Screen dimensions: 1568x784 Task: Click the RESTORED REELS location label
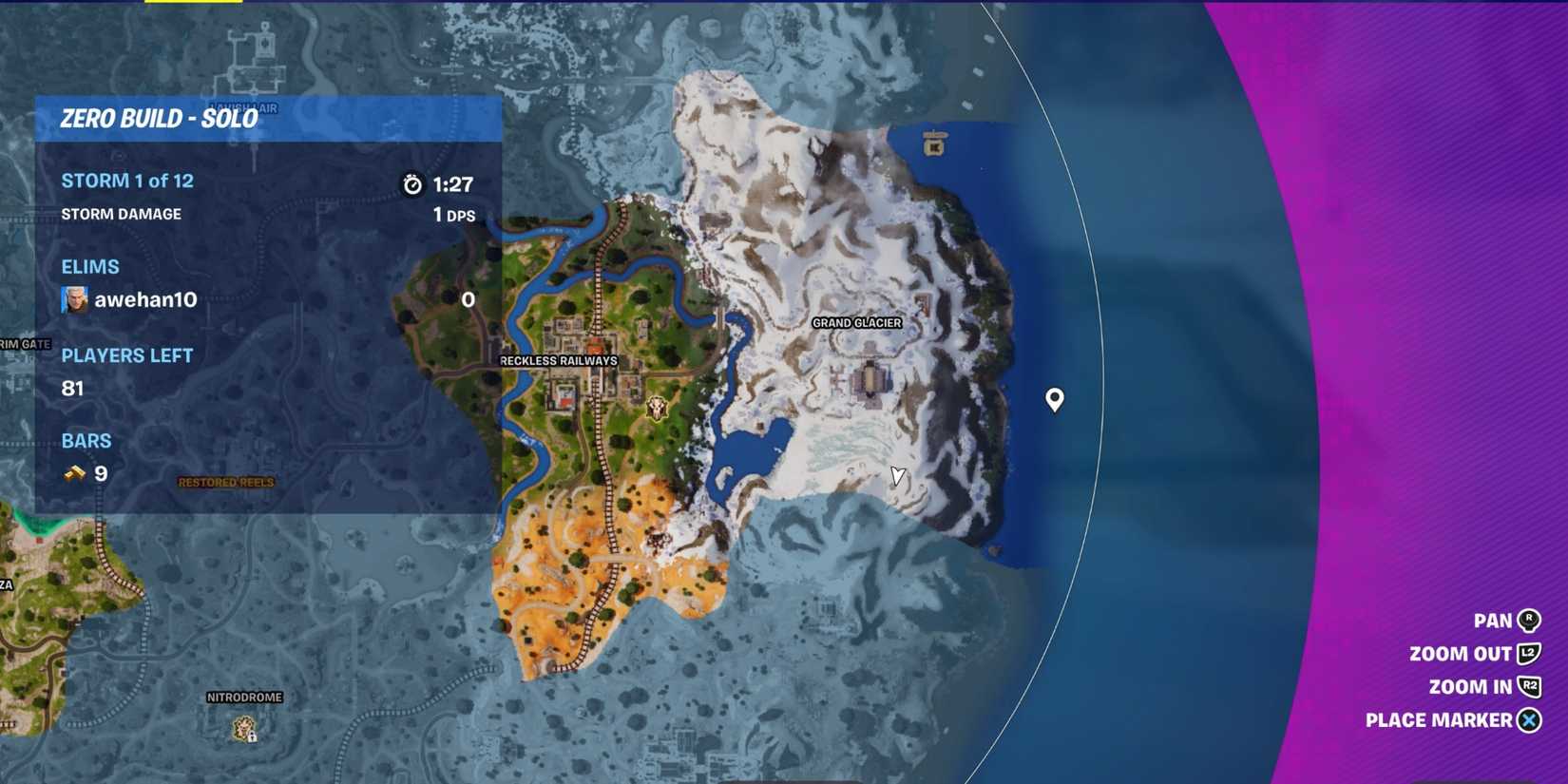point(226,483)
